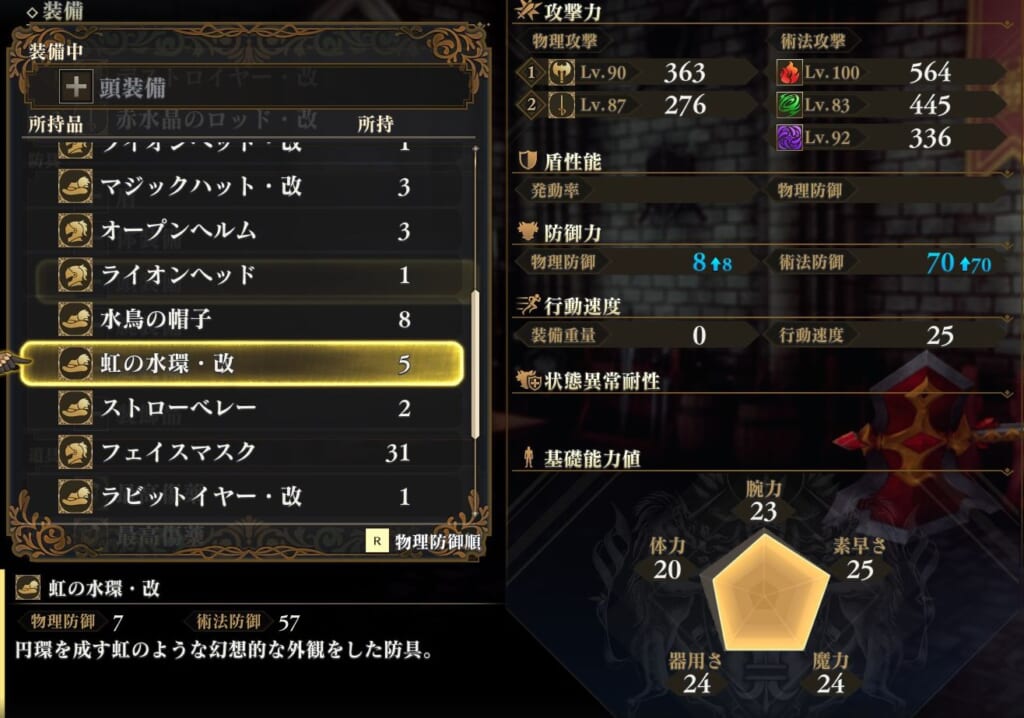
Task: Choose the フェイスマスク item row
Action: [x=240, y=452]
